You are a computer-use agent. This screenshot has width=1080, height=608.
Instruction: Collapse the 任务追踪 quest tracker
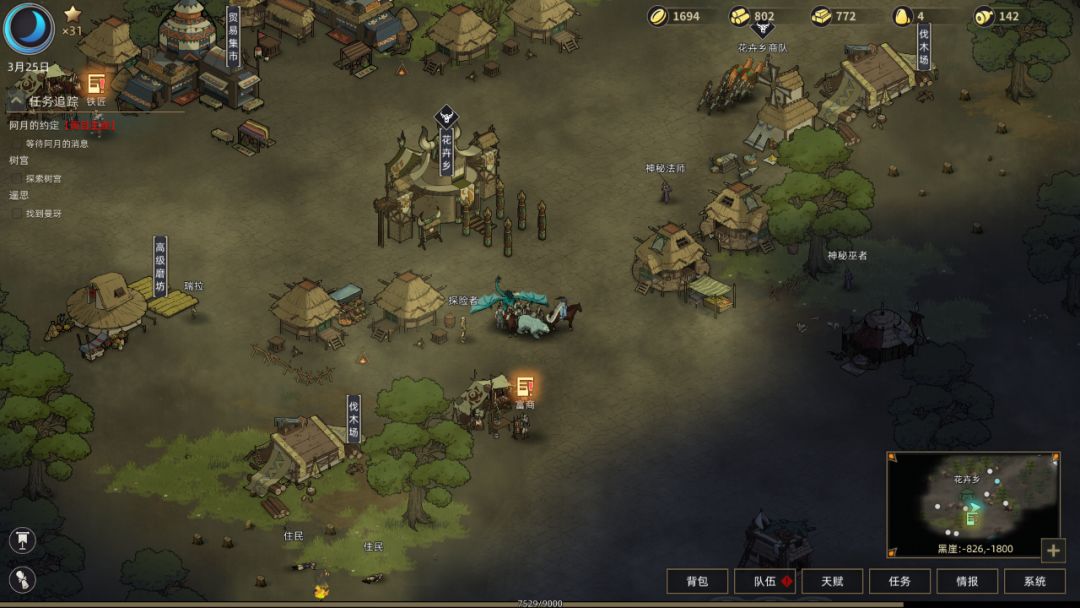pyautogui.click(x=16, y=101)
